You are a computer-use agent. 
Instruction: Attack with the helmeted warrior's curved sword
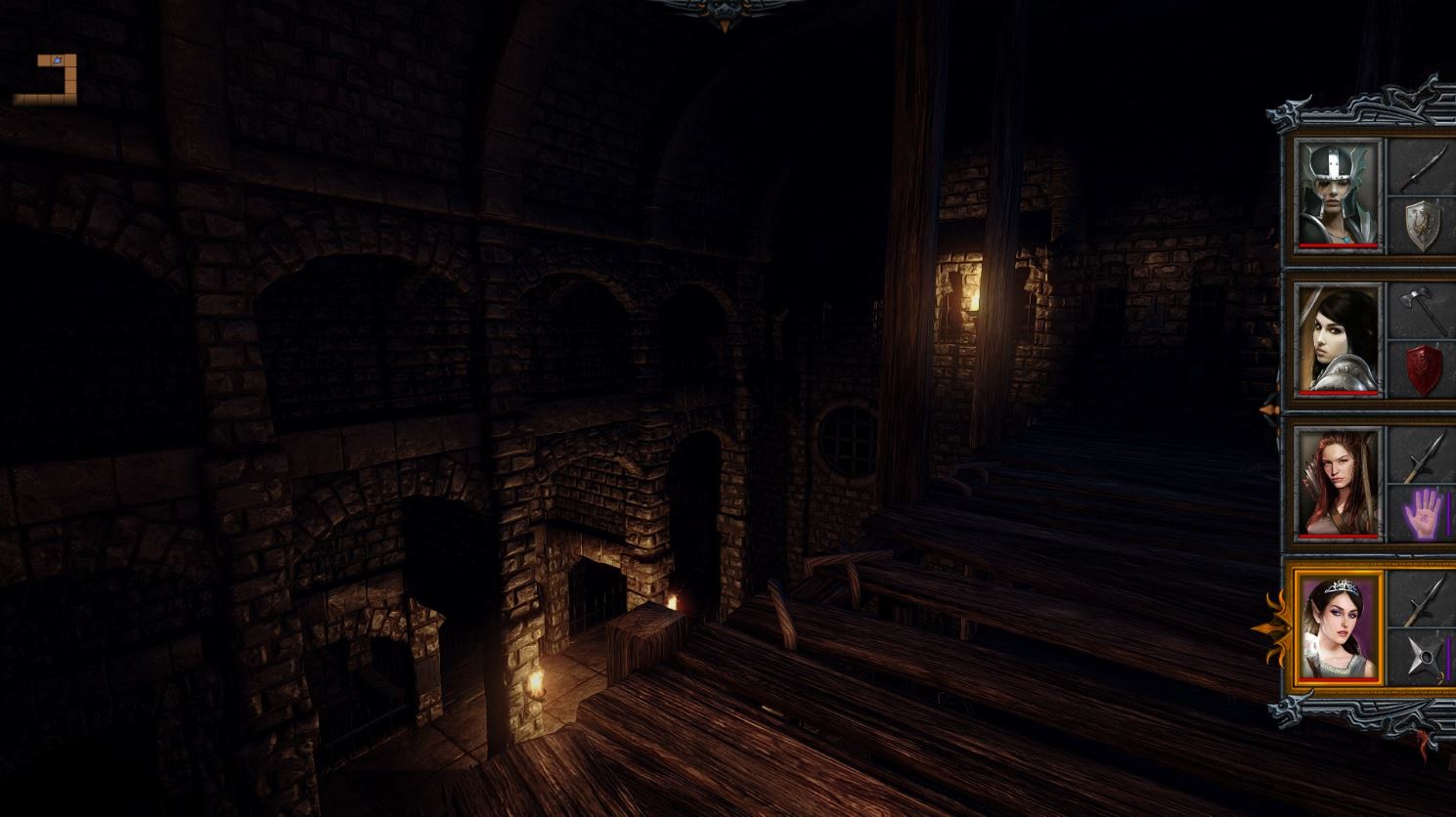coord(1423,167)
